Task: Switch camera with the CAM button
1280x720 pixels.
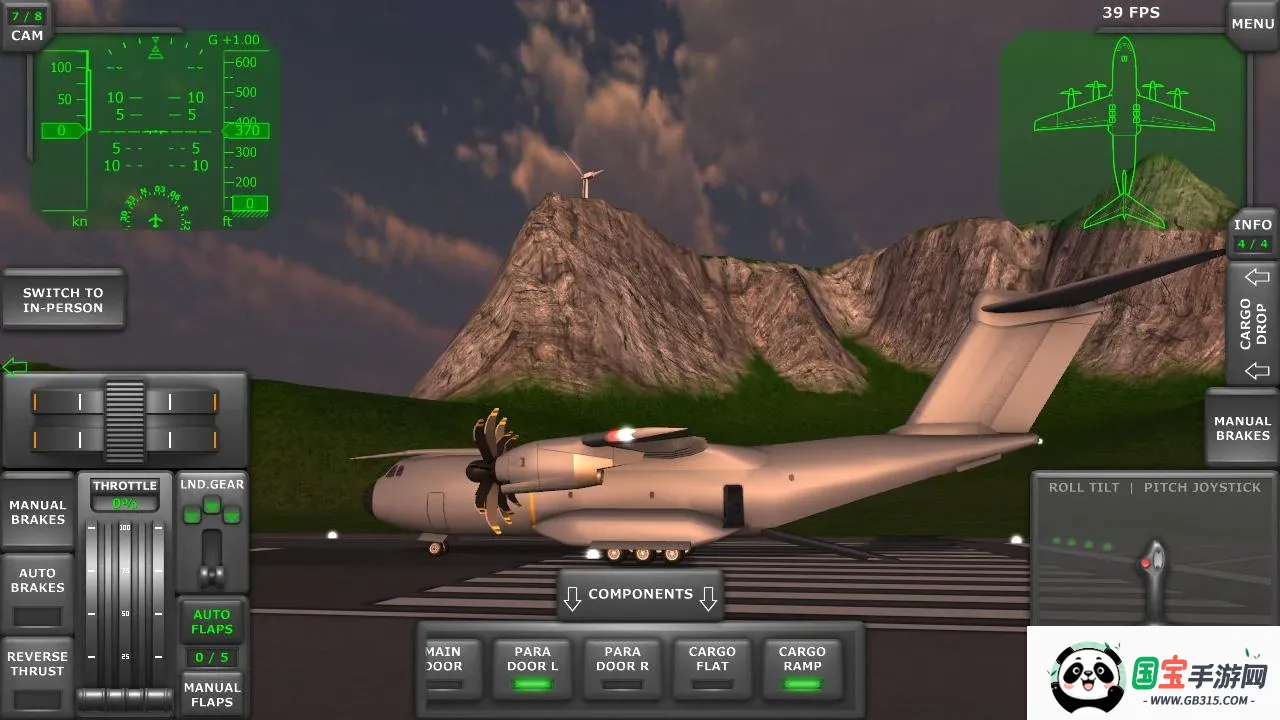Action: click(x=27, y=27)
